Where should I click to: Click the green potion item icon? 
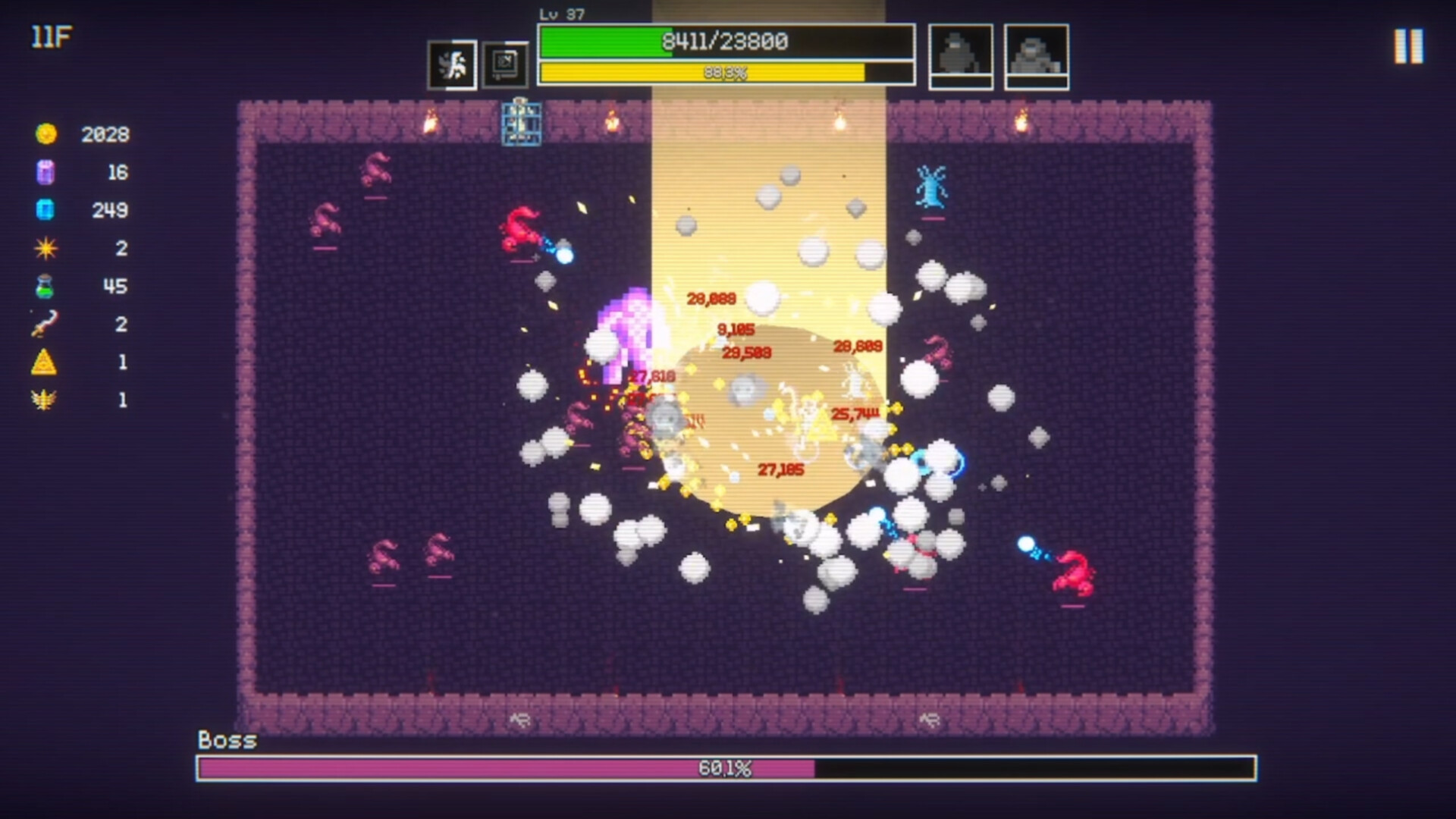click(45, 287)
